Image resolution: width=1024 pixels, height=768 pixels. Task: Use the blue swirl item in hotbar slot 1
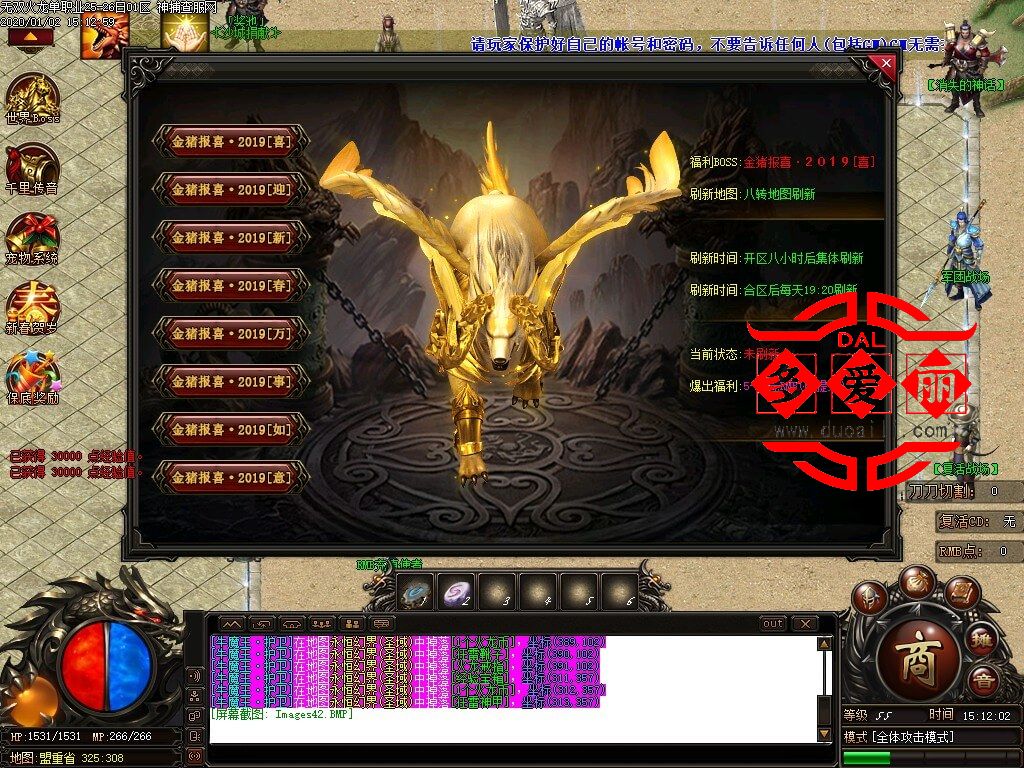point(415,592)
